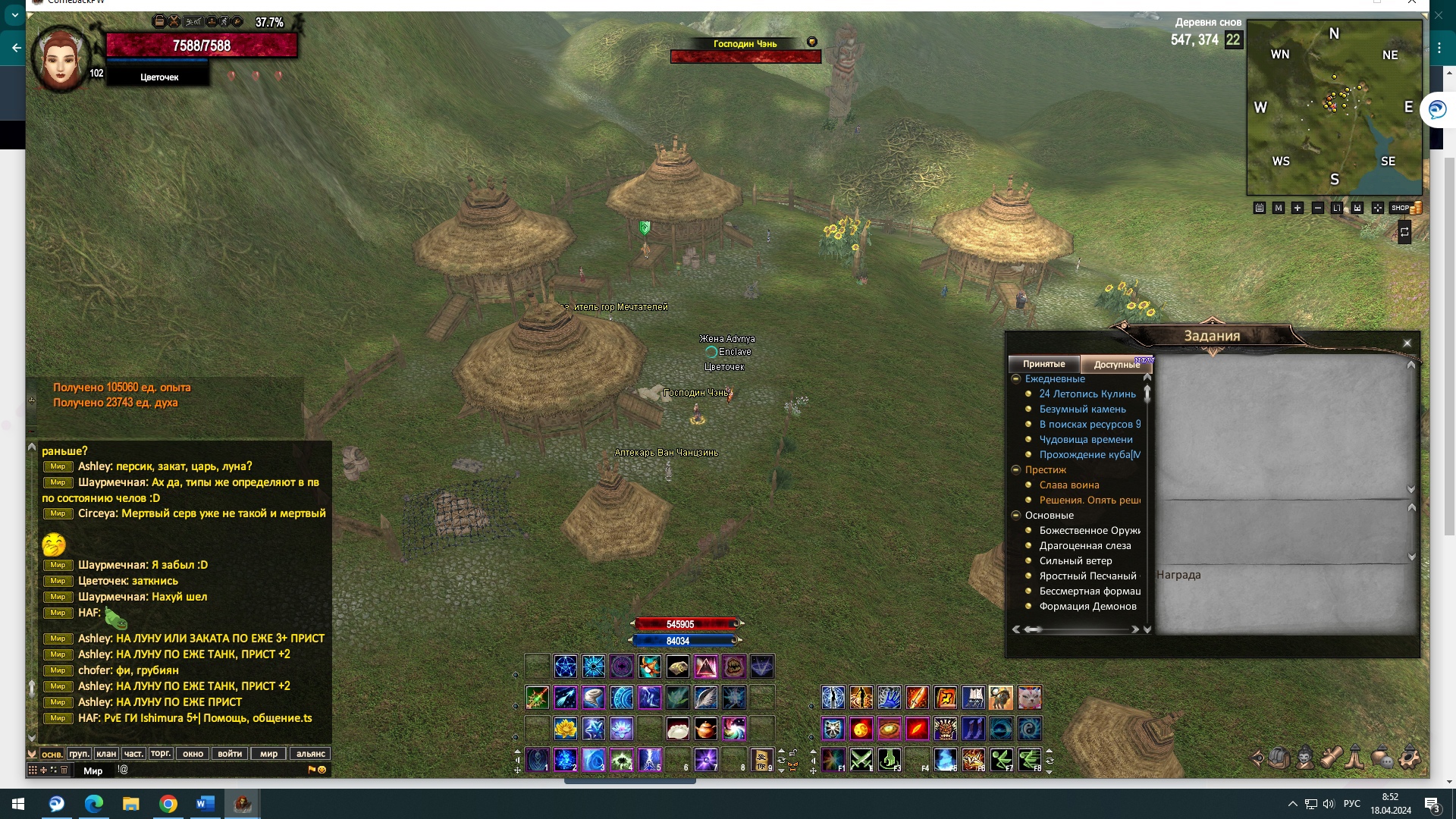
Task: Use the crossed green swords skill
Action: (x=861, y=759)
